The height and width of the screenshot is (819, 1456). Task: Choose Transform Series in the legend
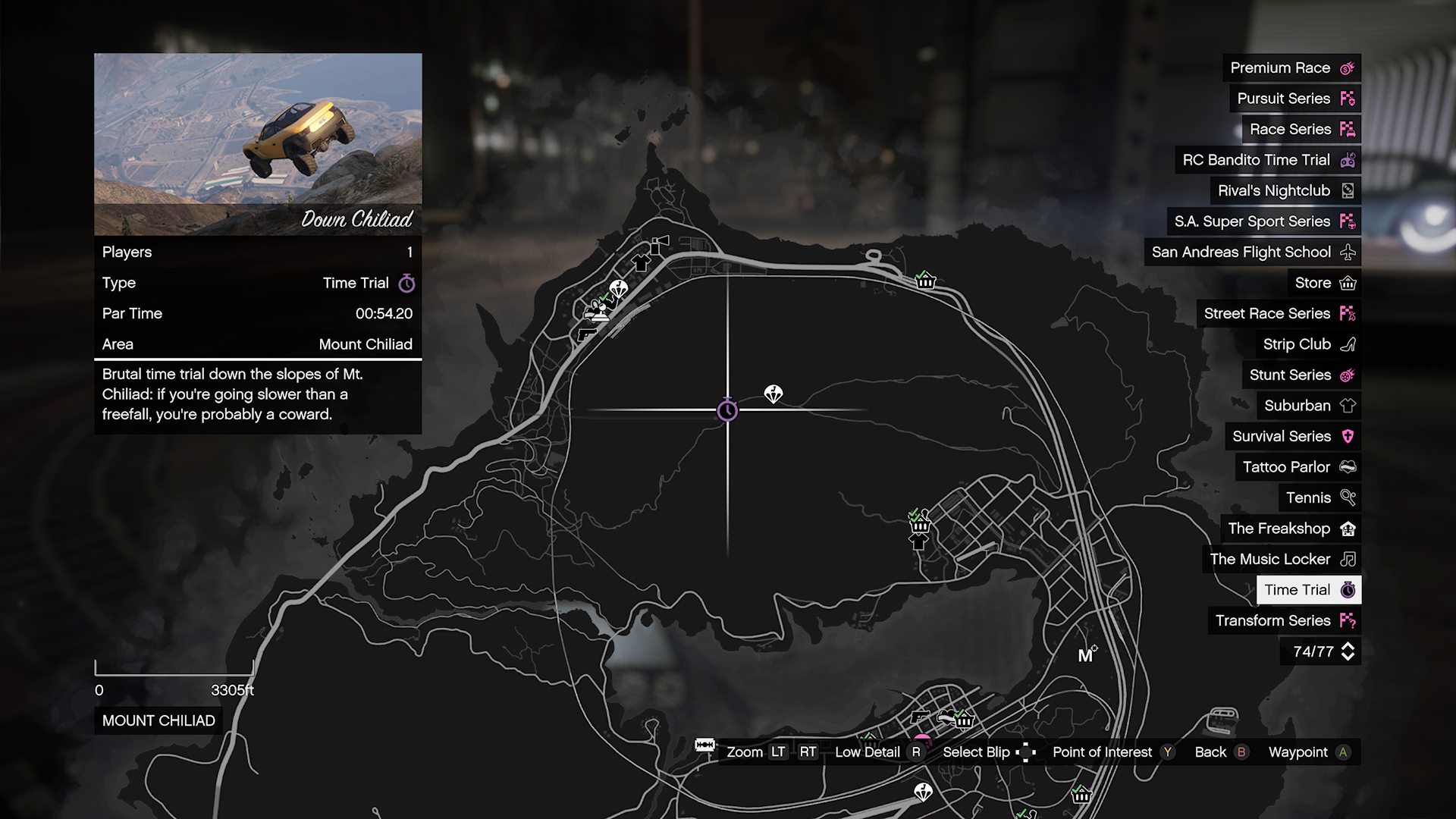click(x=1284, y=620)
